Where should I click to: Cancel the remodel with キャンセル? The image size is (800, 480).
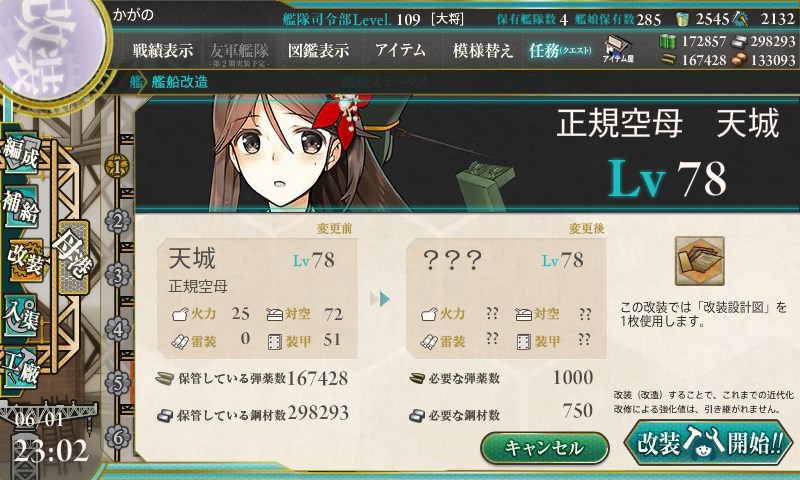[x=544, y=447]
